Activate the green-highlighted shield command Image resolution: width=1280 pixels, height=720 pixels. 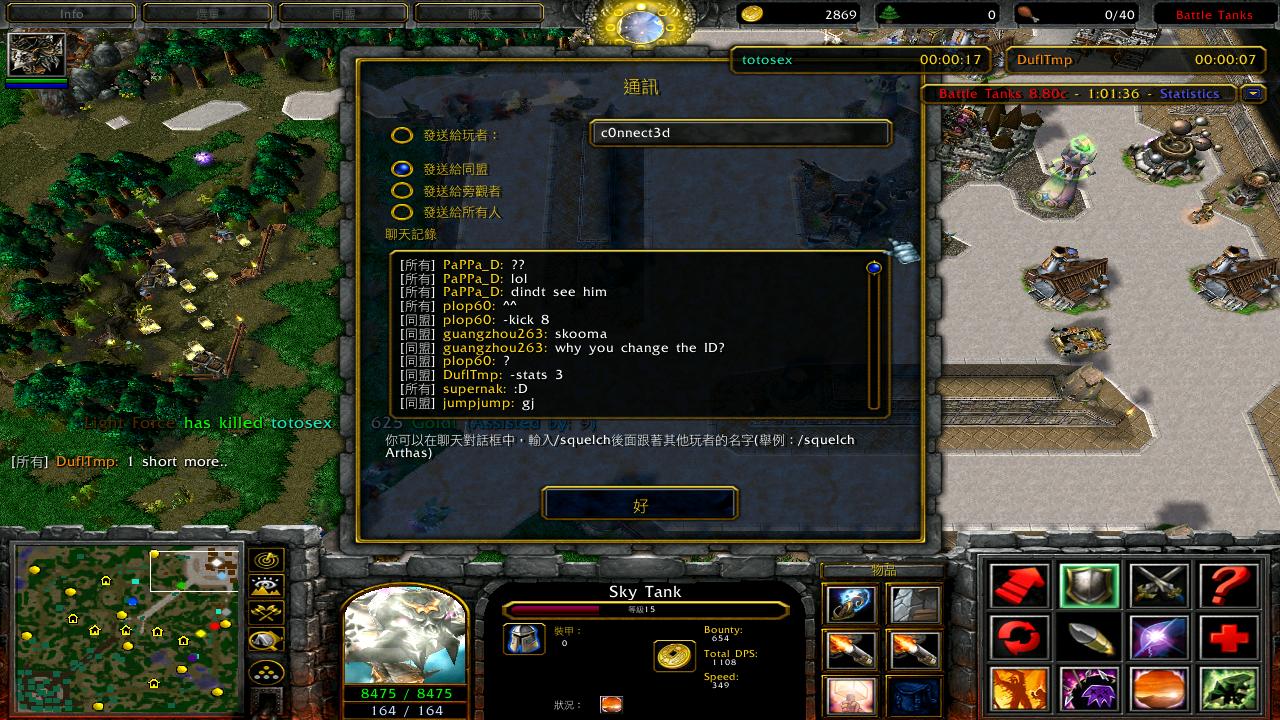[1089, 586]
